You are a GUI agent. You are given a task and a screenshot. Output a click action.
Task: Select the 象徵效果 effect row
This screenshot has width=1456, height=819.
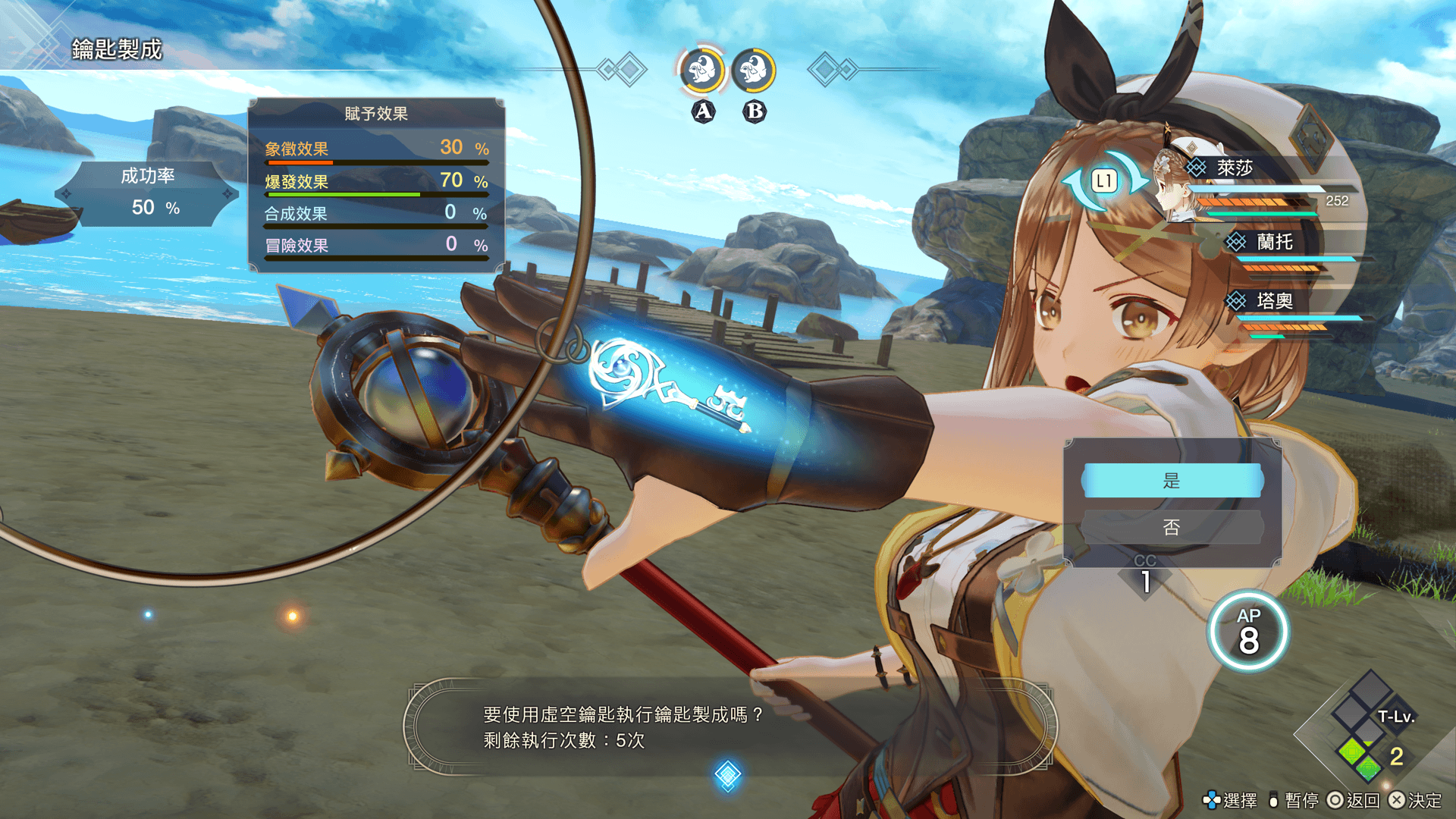(x=376, y=149)
